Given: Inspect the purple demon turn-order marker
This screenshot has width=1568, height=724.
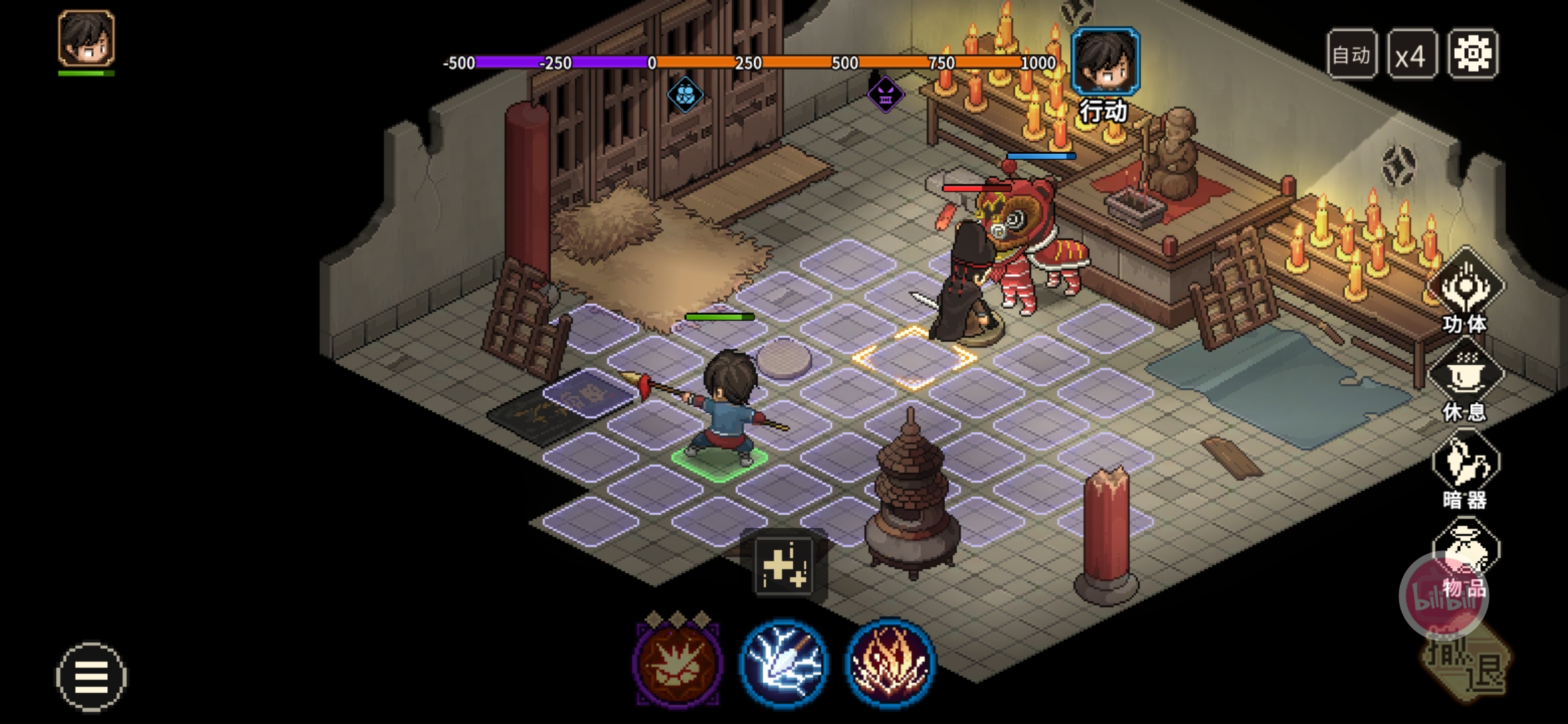Looking at the screenshot, I should tap(885, 95).
